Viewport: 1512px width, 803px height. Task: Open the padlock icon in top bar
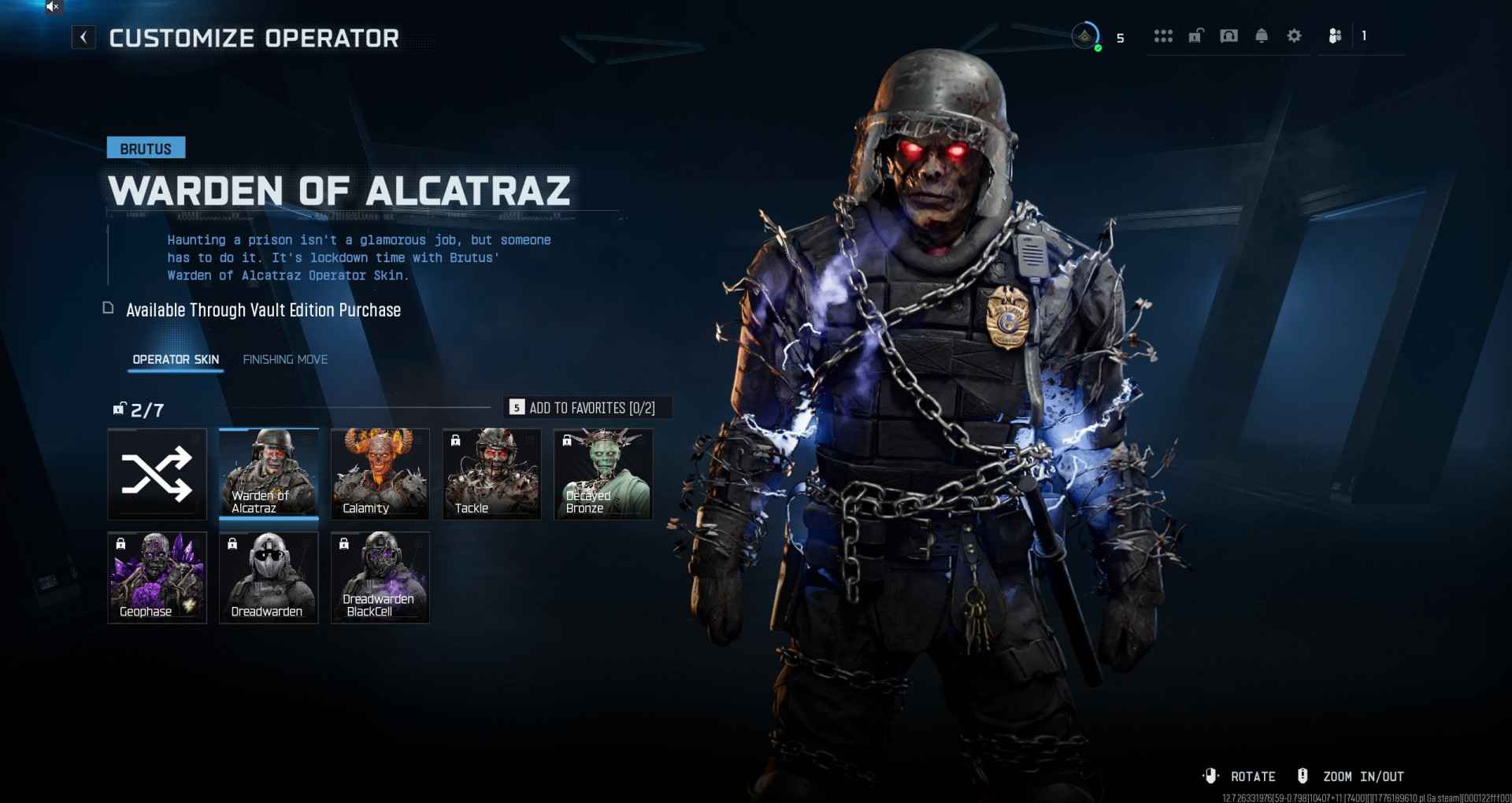click(x=1196, y=36)
